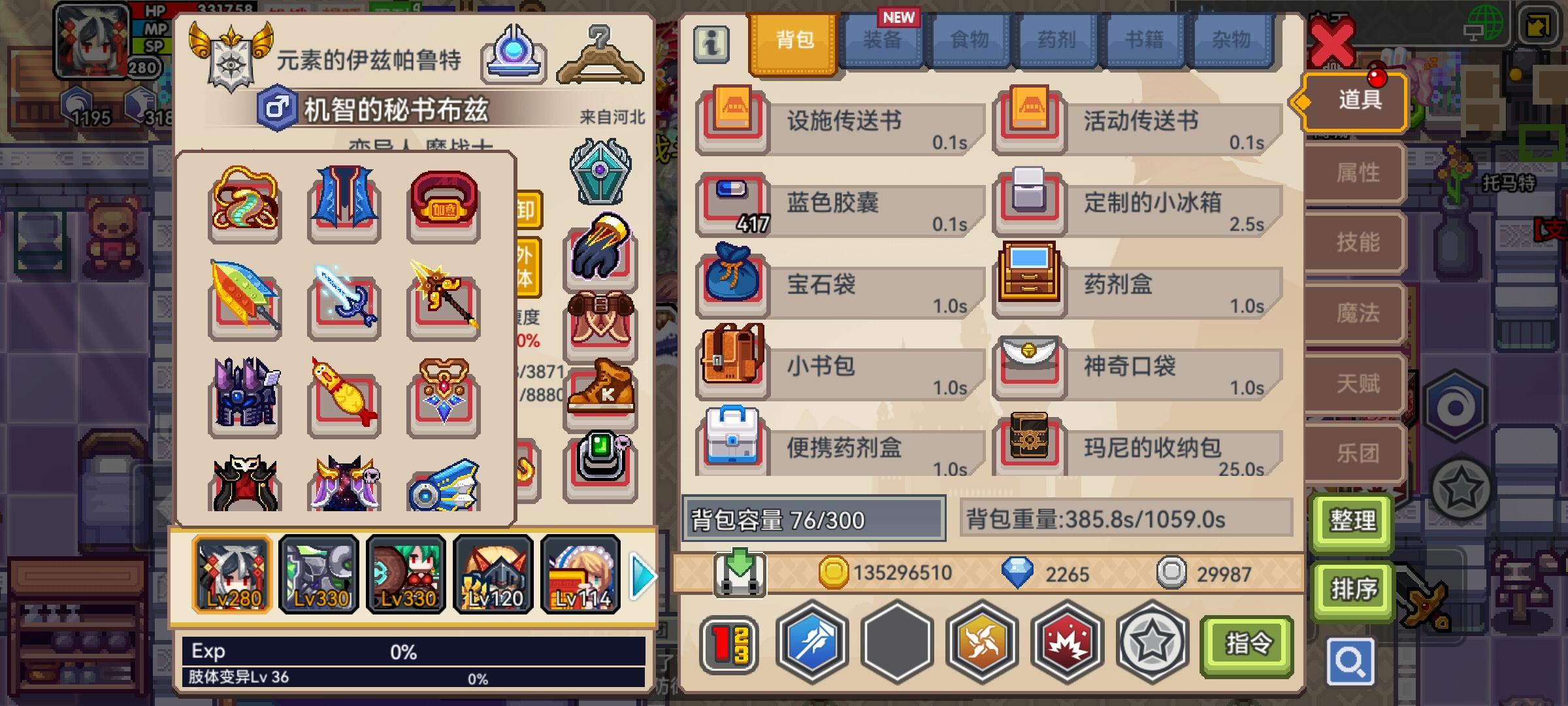Select the Lv330 green-haired party member thumbnail
Viewport: 1568px width, 706px height.
pyautogui.click(x=406, y=575)
